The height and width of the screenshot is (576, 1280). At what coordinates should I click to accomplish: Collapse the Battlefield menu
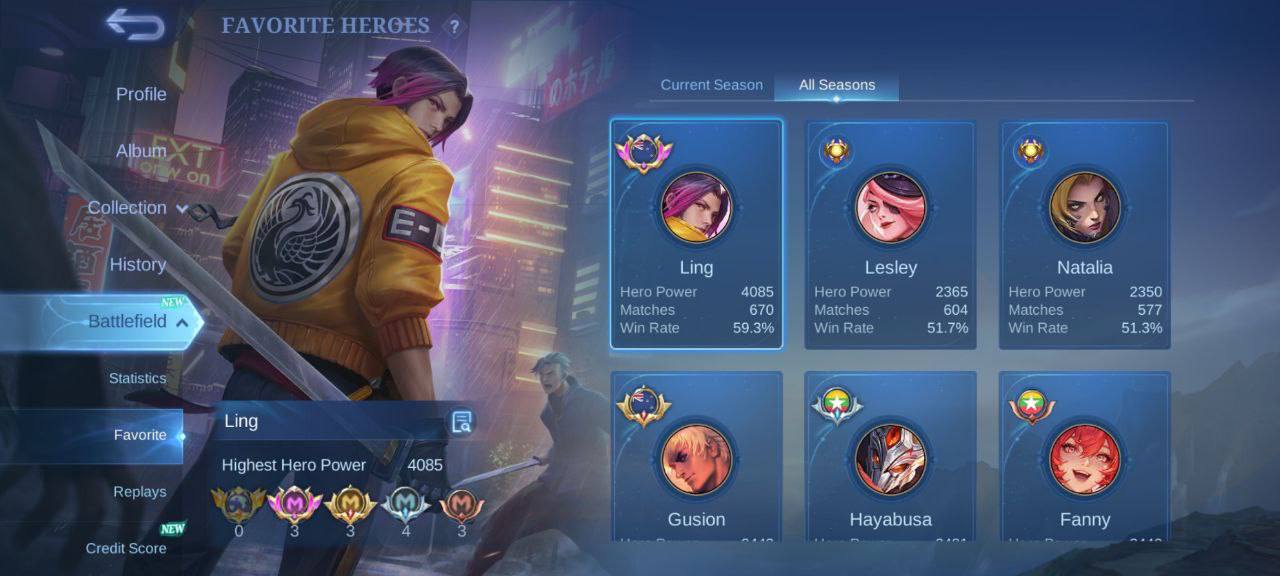(137, 322)
